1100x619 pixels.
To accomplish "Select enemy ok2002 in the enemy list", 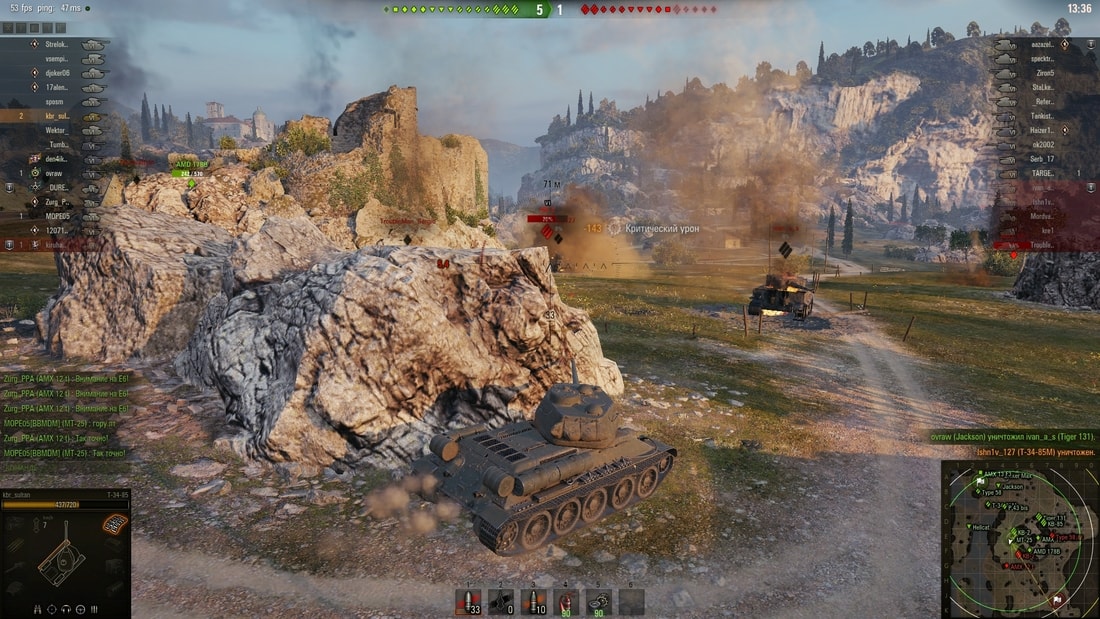I will point(1044,144).
